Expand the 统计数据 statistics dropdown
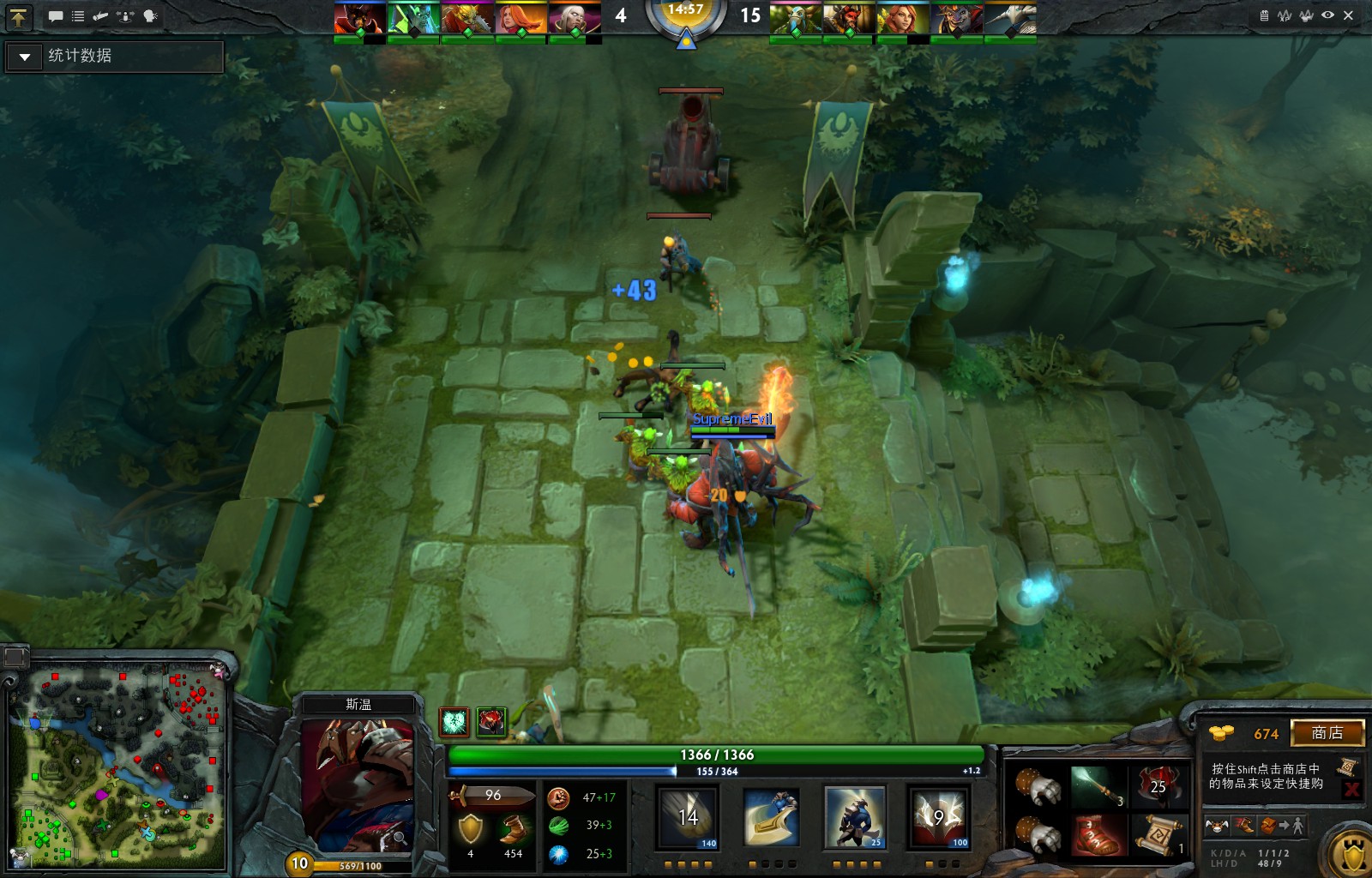1372x878 pixels. [x=25, y=57]
